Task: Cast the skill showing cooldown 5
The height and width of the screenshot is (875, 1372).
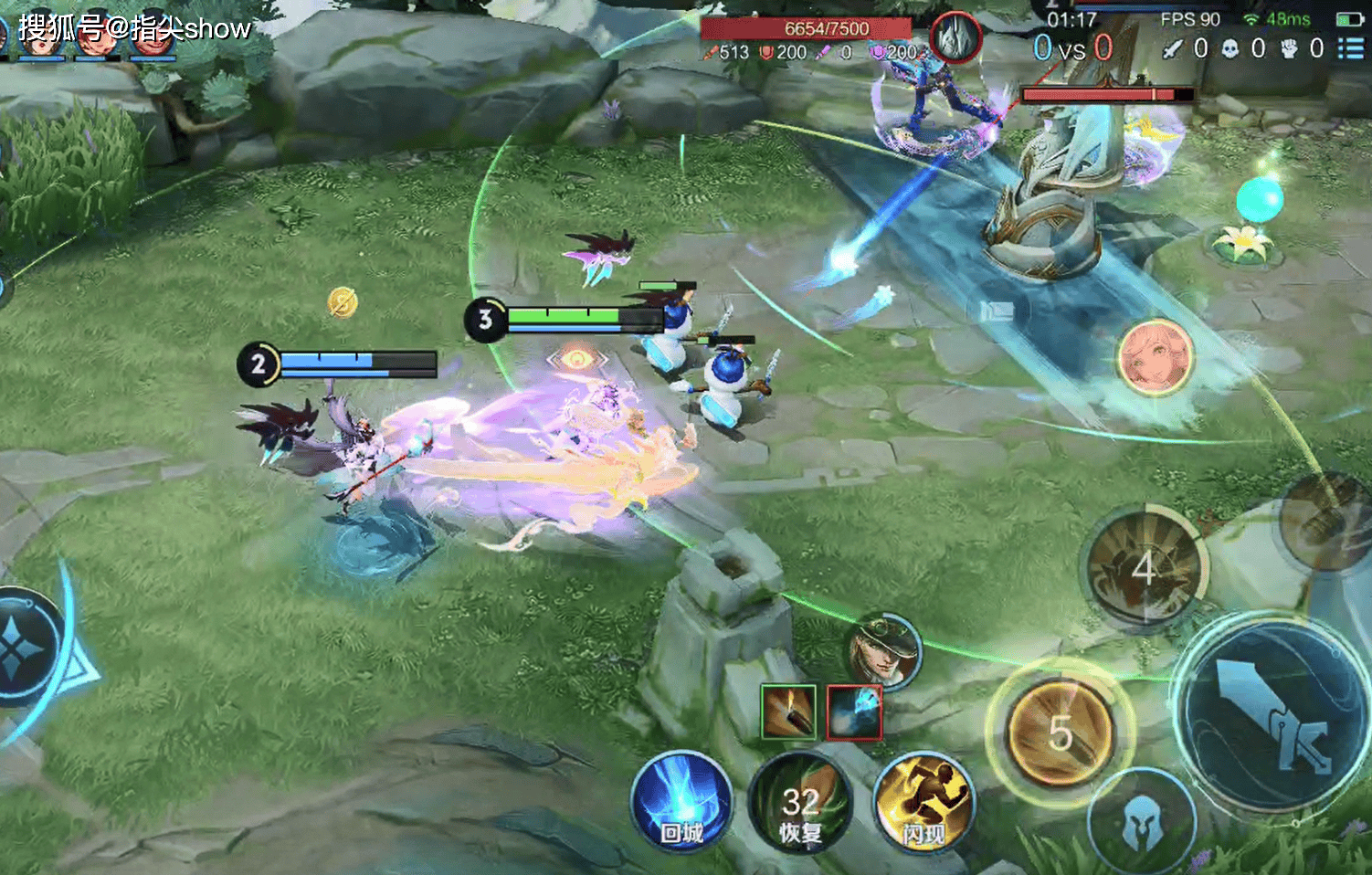Action: coord(1060,733)
